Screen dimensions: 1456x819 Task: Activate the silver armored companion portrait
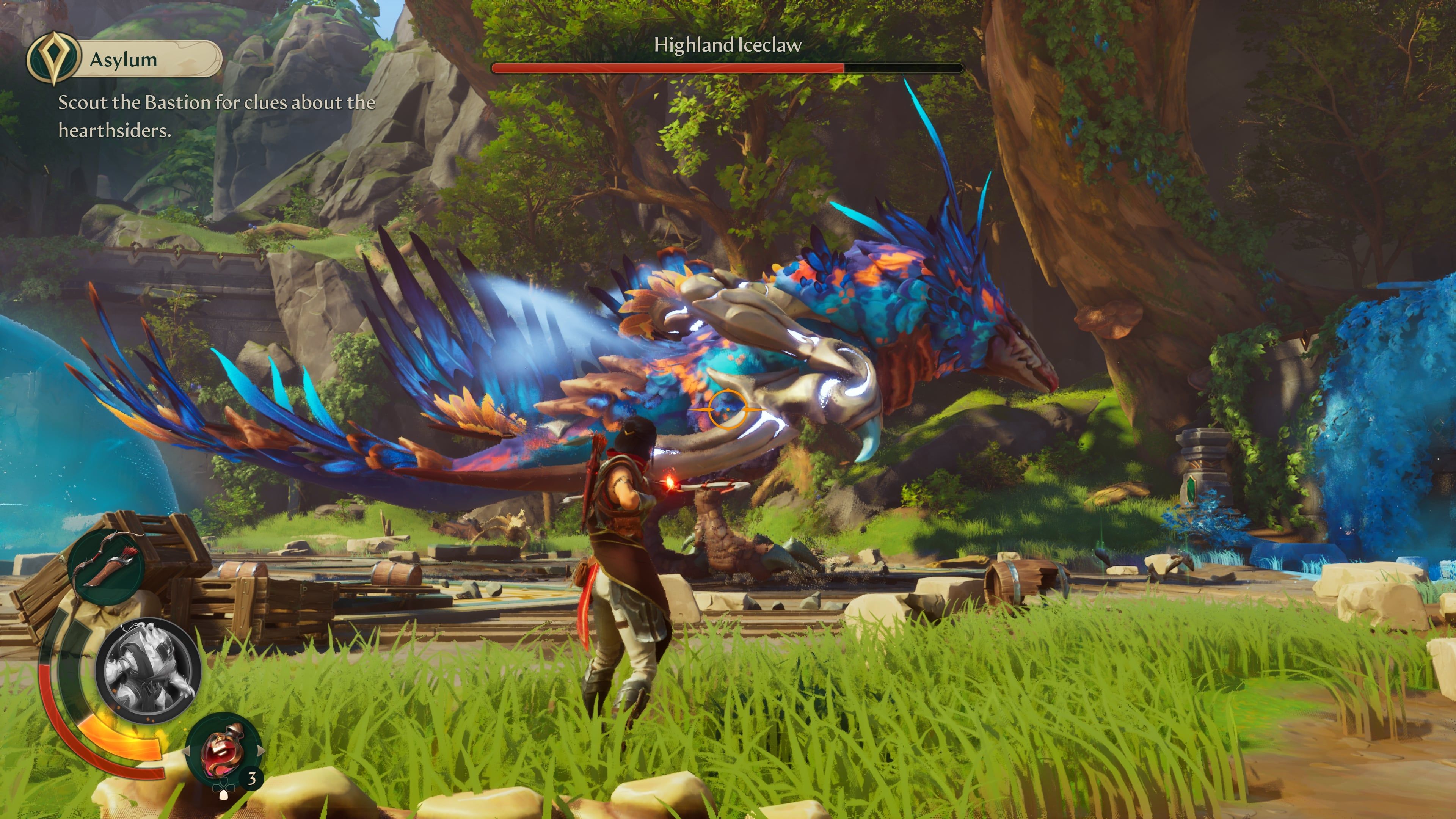[148, 671]
